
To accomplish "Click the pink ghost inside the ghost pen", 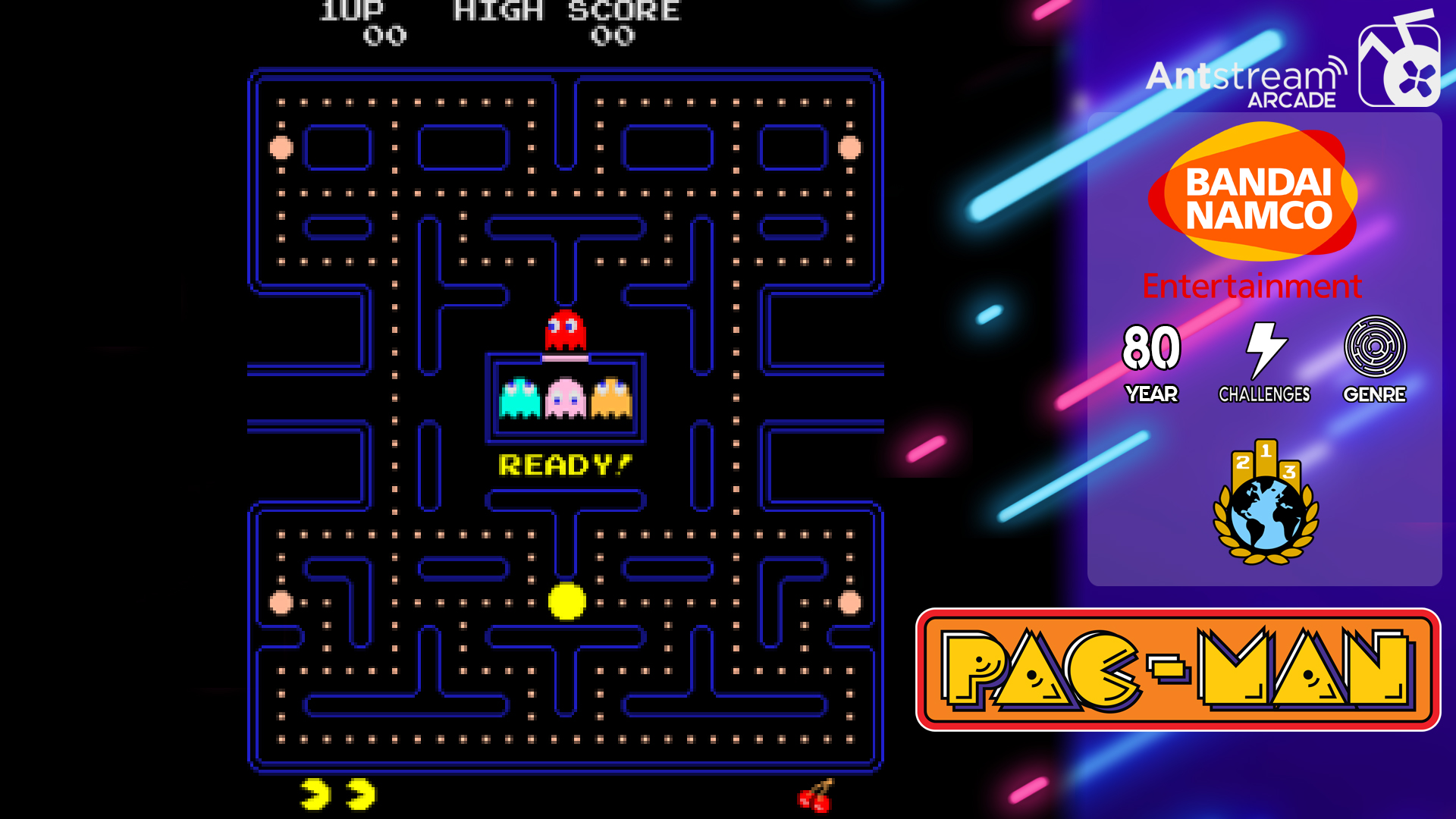I will coord(564,398).
